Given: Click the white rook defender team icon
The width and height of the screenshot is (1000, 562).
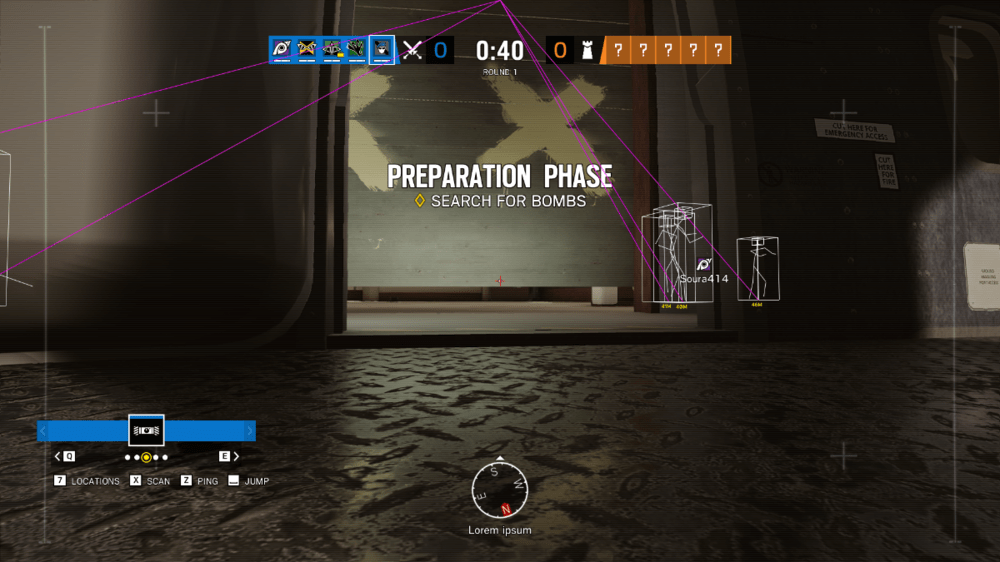Looking at the screenshot, I should 588,49.
